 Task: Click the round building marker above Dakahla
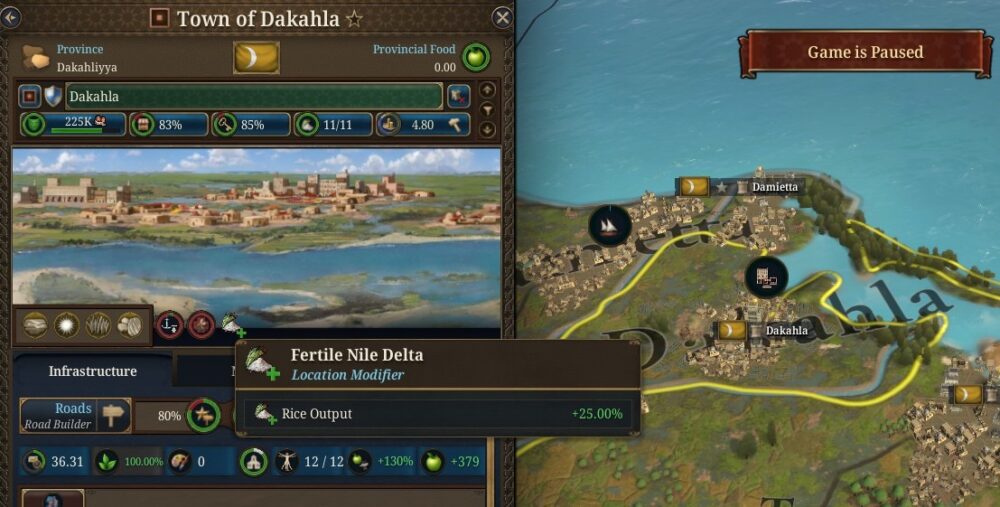click(x=766, y=277)
